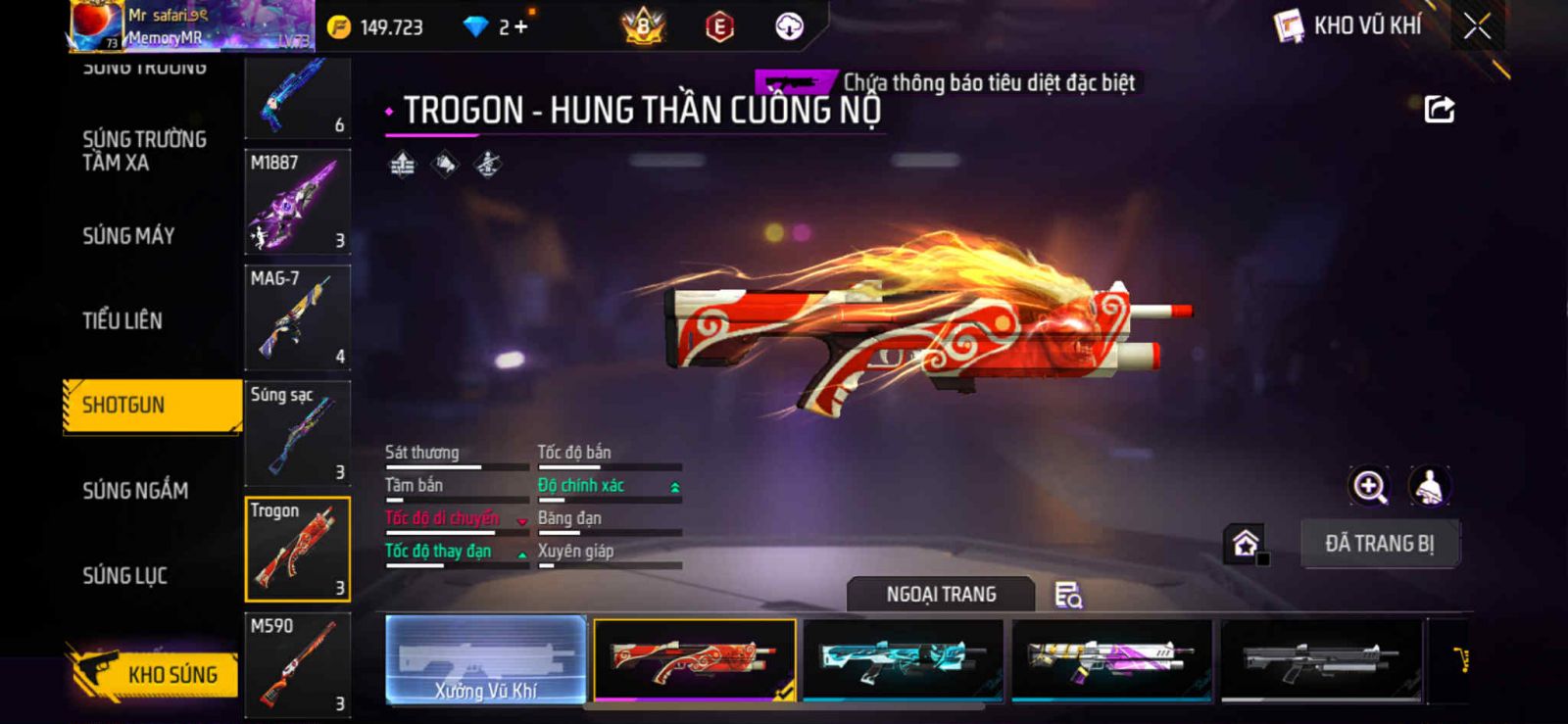The image size is (1568, 724).
Task: Open the TIỂU LIÊN weapon category
Action: (122, 320)
